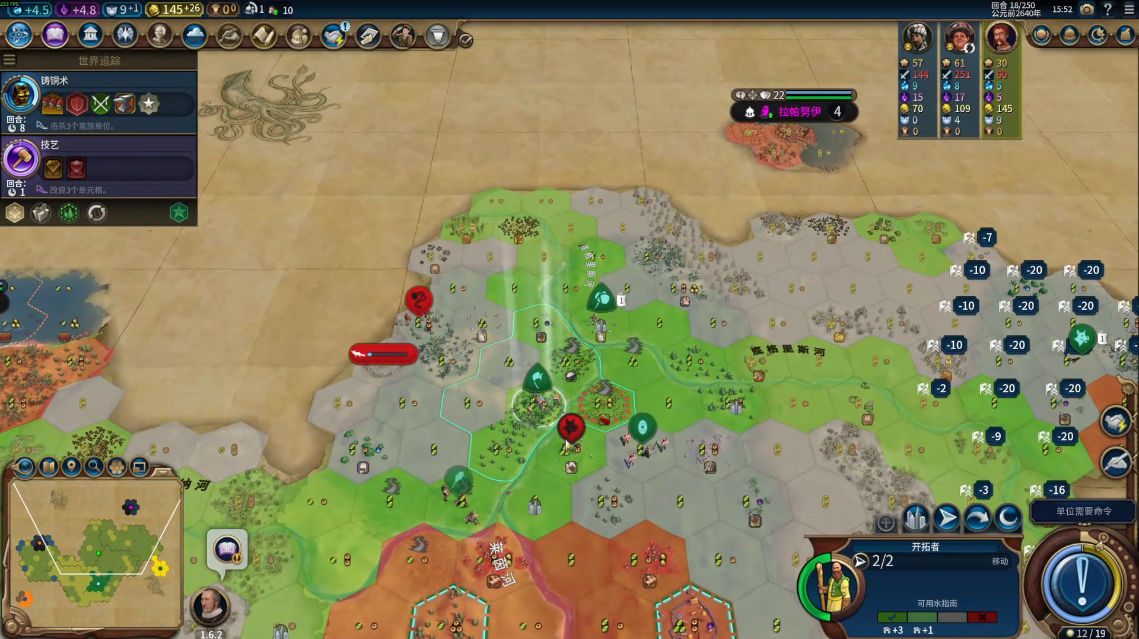
Task: Found a city with the settler
Action: point(916,519)
